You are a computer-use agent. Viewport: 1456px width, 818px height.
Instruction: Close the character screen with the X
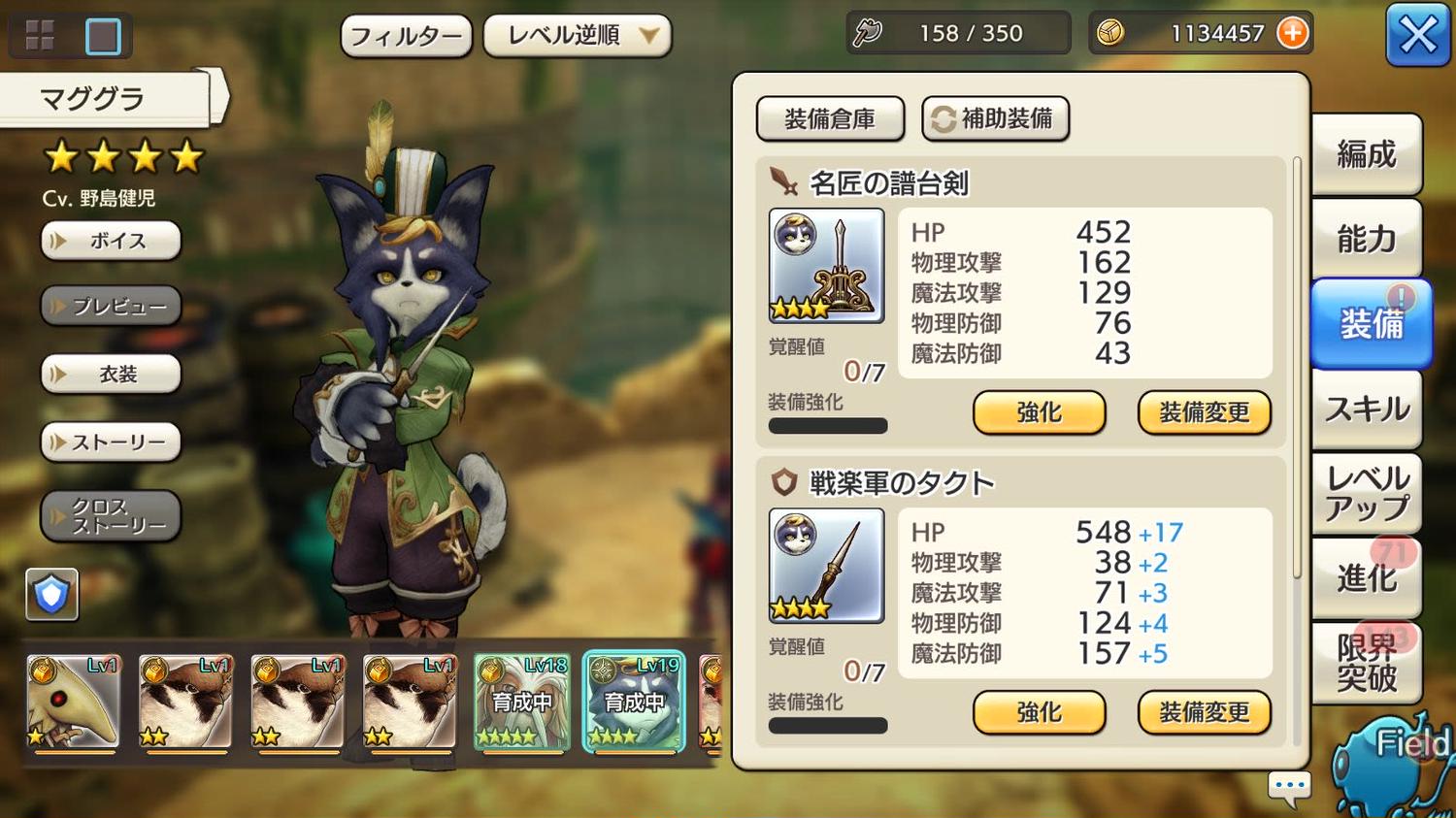1417,36
